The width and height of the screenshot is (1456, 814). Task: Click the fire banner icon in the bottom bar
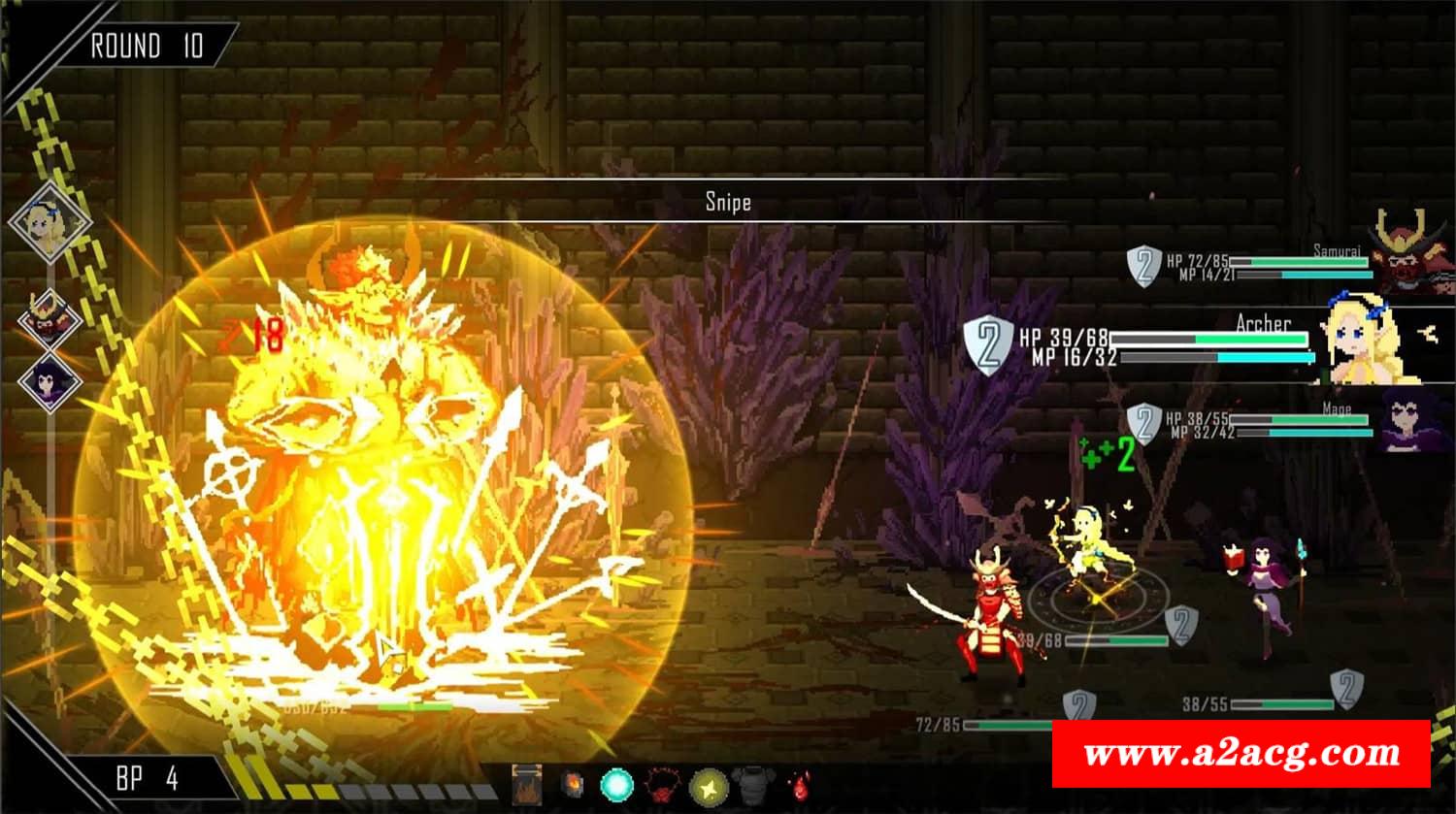527,785
